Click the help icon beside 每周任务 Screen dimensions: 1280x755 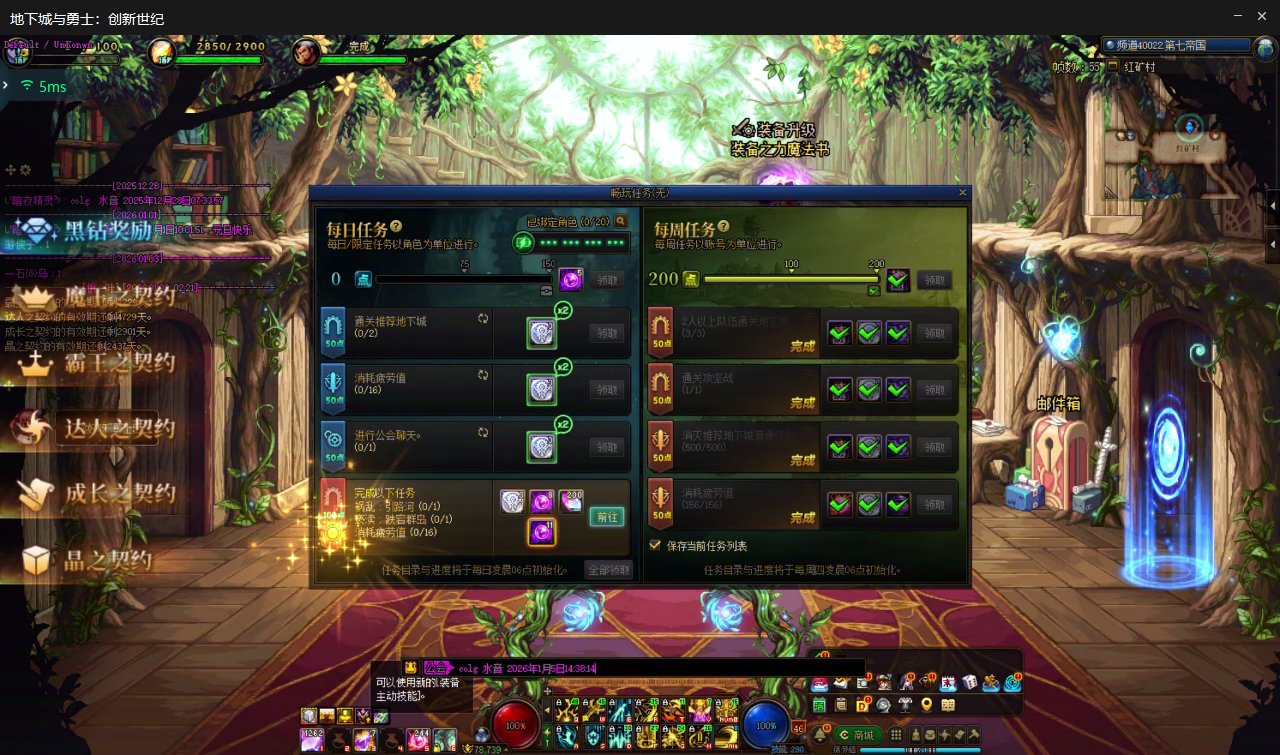click(723, 227)
